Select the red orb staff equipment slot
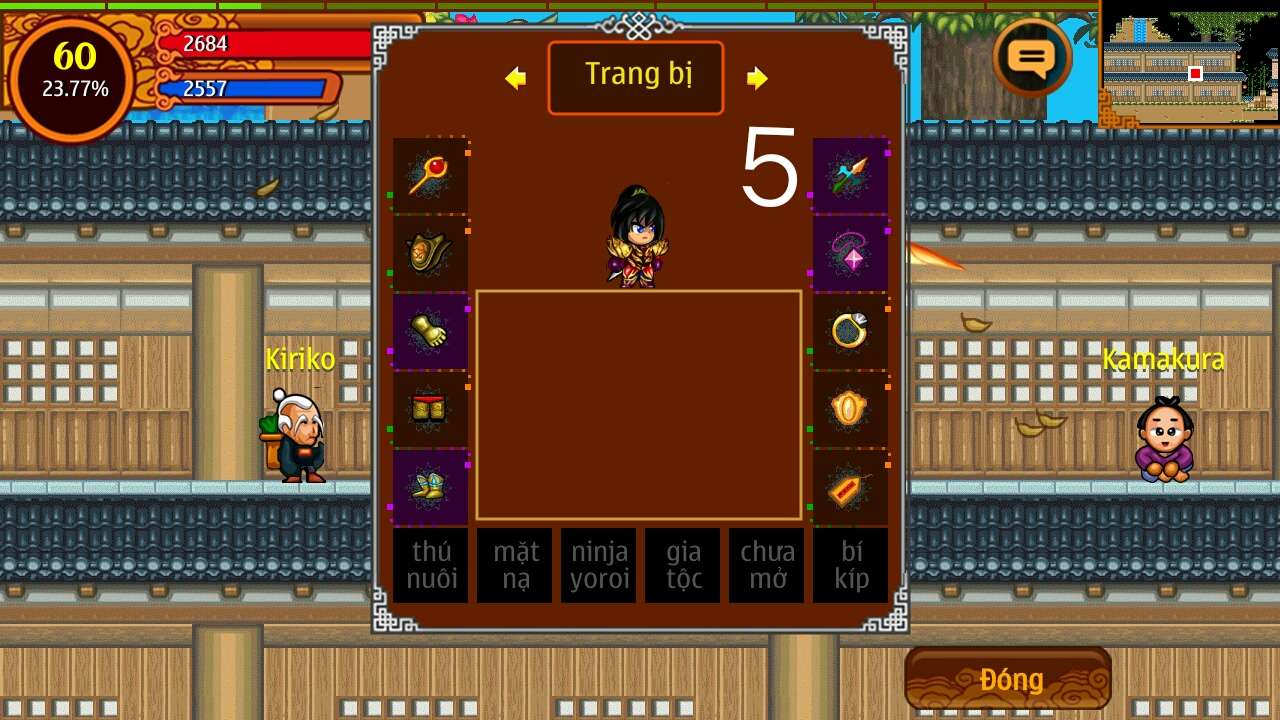1280x720 pixels. click(430, 176)
